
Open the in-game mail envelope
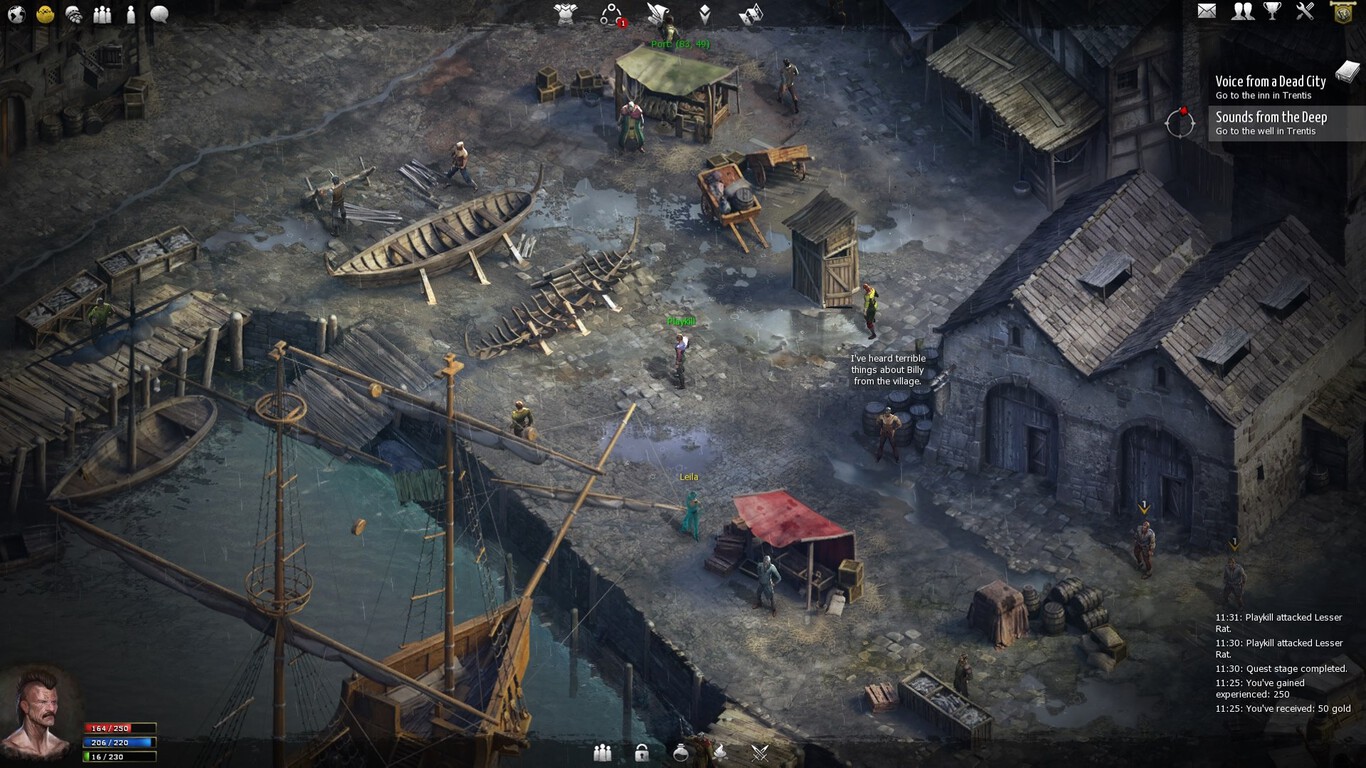click(x=1206, y=12)
